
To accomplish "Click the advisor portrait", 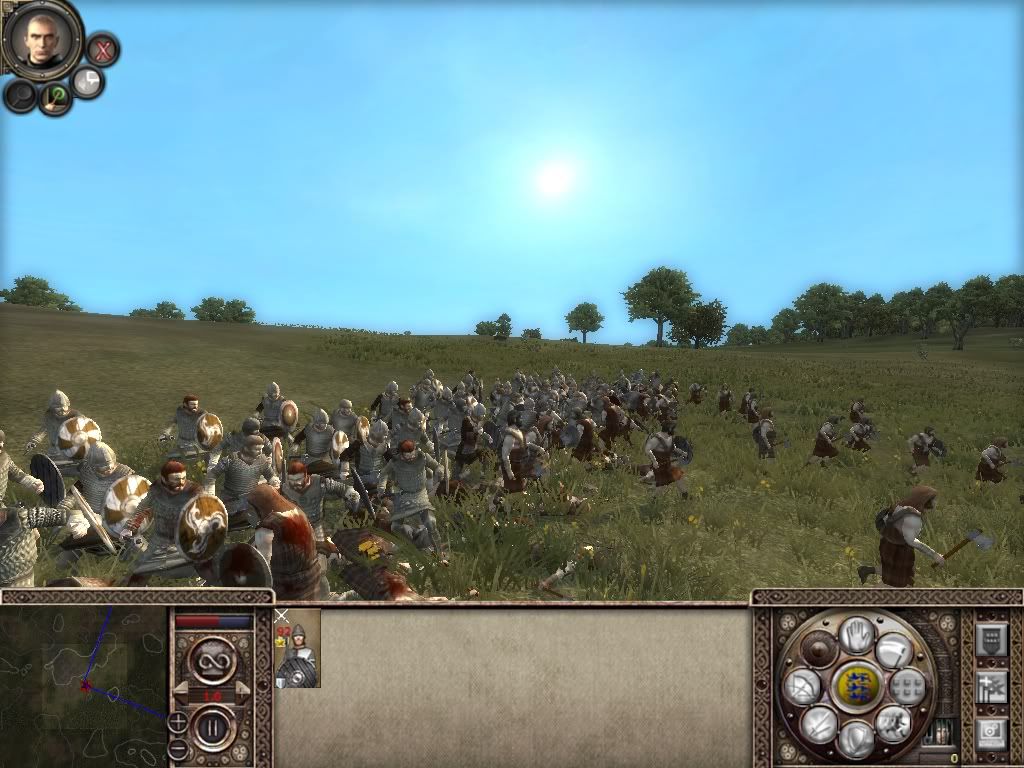I will pos(41,38).
